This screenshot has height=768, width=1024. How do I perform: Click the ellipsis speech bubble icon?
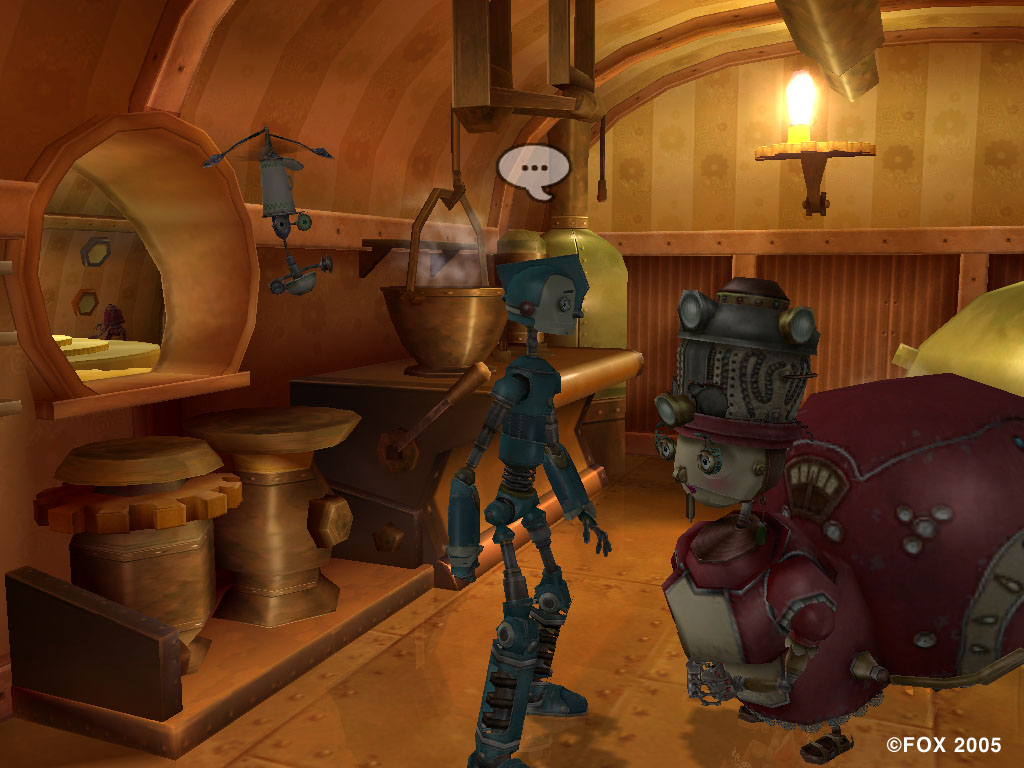click(x=533, y=168)
